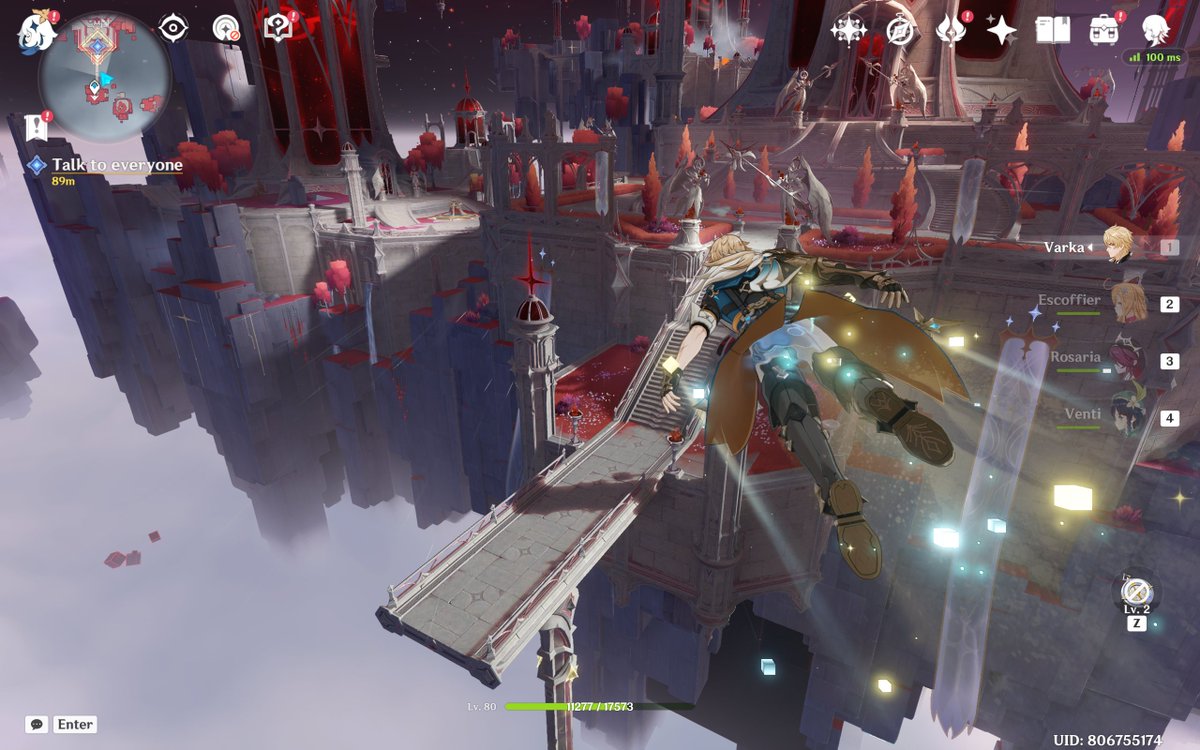Open the open-book icon in the top bar

(x=1052, y=30)
